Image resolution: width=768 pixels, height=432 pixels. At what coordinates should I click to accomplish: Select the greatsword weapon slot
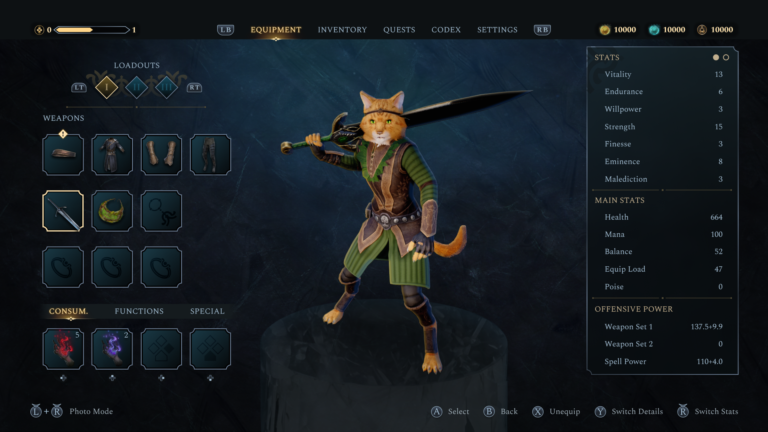click(x=63, y=211)
